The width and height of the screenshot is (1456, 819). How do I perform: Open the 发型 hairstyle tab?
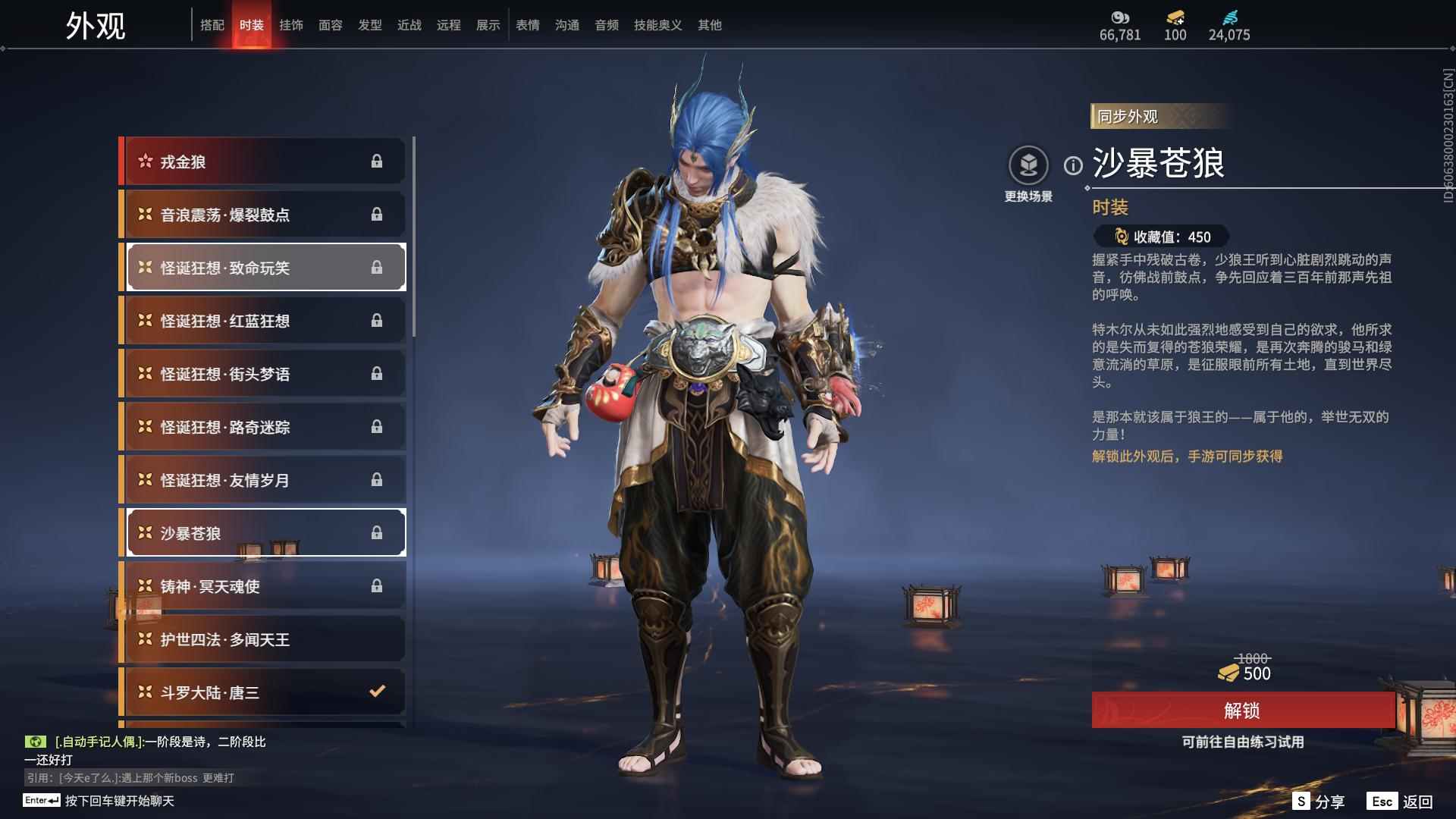[x=370, y=25]
